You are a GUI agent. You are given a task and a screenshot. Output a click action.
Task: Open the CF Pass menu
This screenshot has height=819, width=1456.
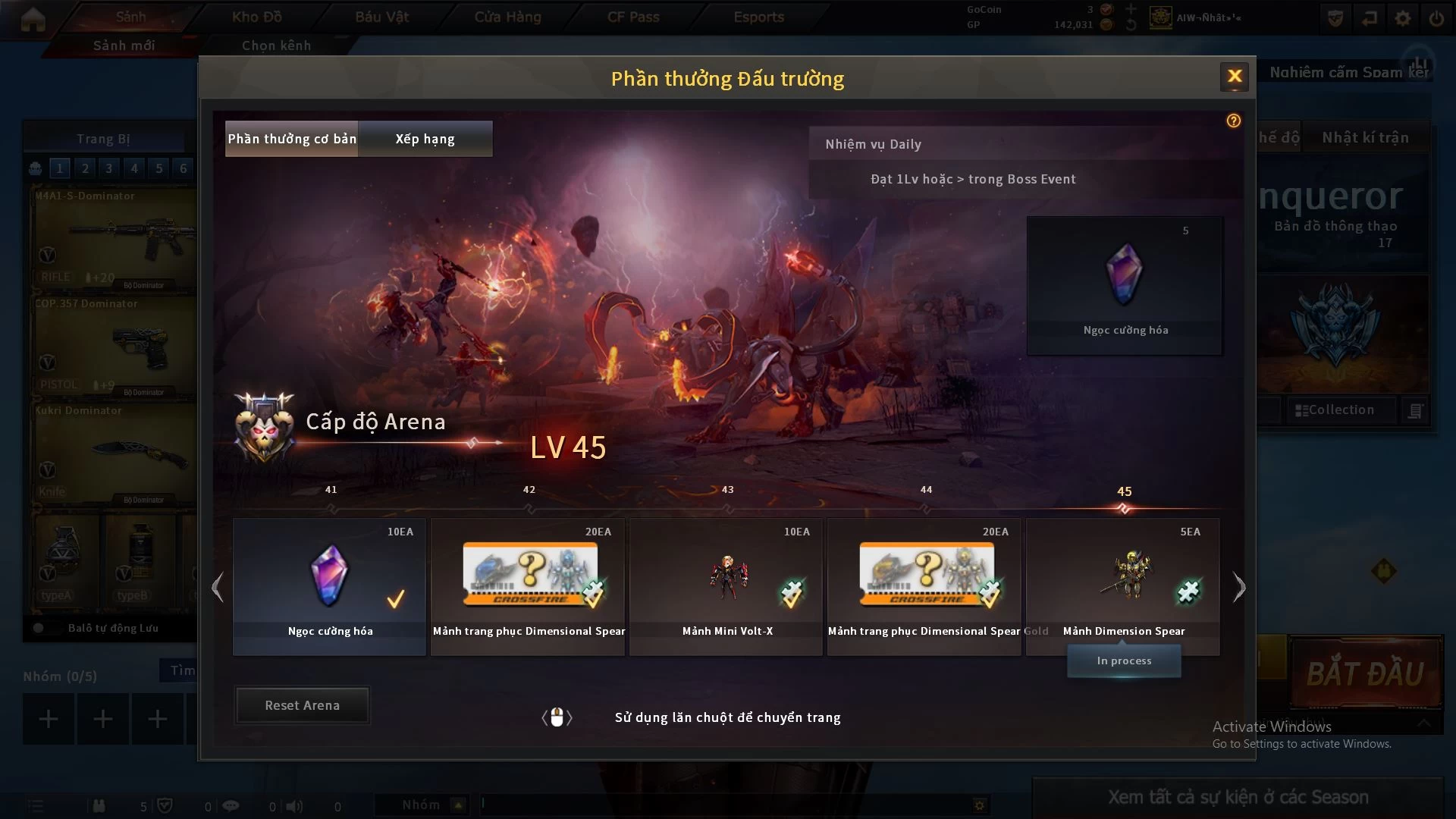(x=633, y=17)
